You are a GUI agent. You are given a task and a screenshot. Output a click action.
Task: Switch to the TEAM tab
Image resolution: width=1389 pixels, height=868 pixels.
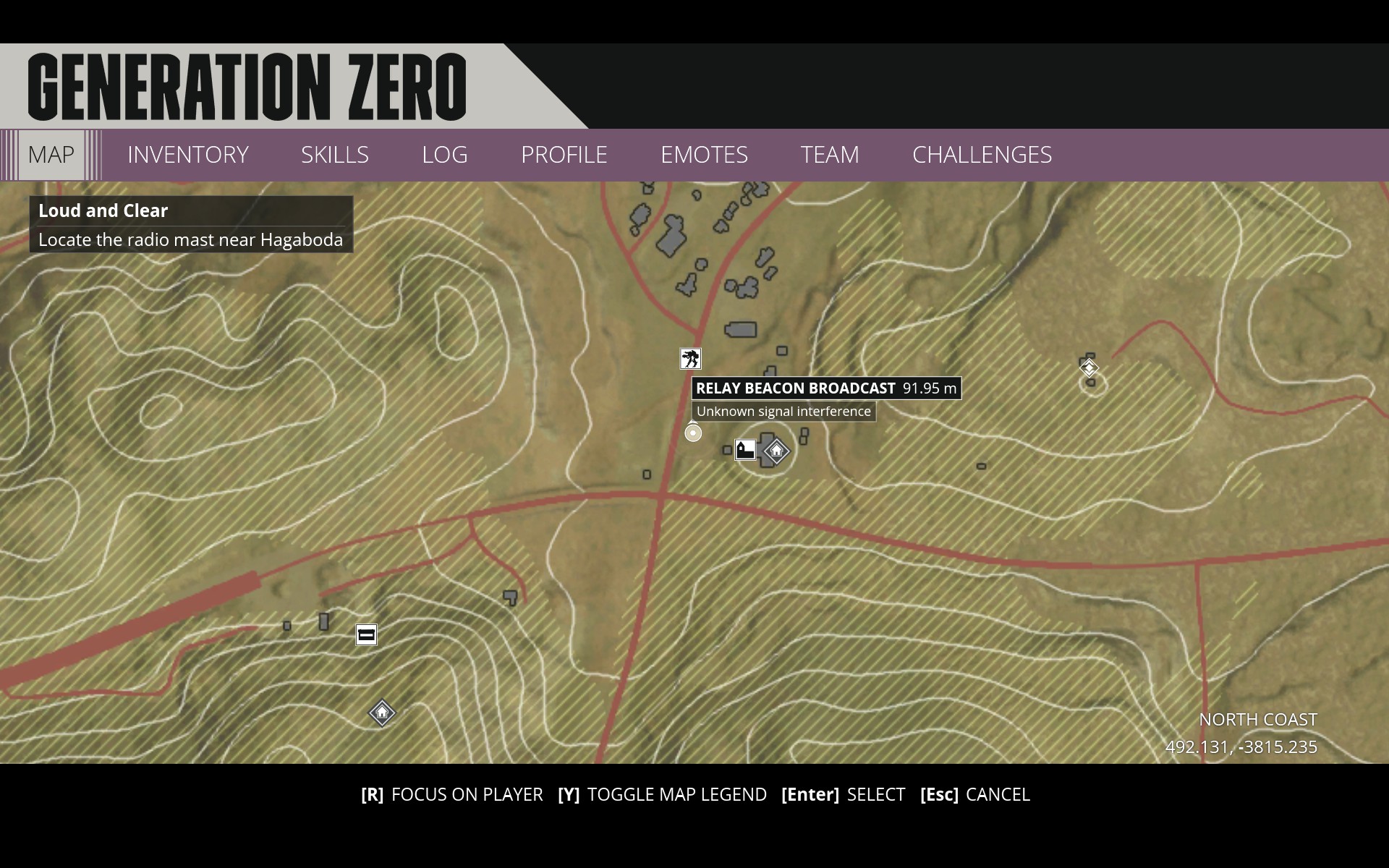[829, 154]
